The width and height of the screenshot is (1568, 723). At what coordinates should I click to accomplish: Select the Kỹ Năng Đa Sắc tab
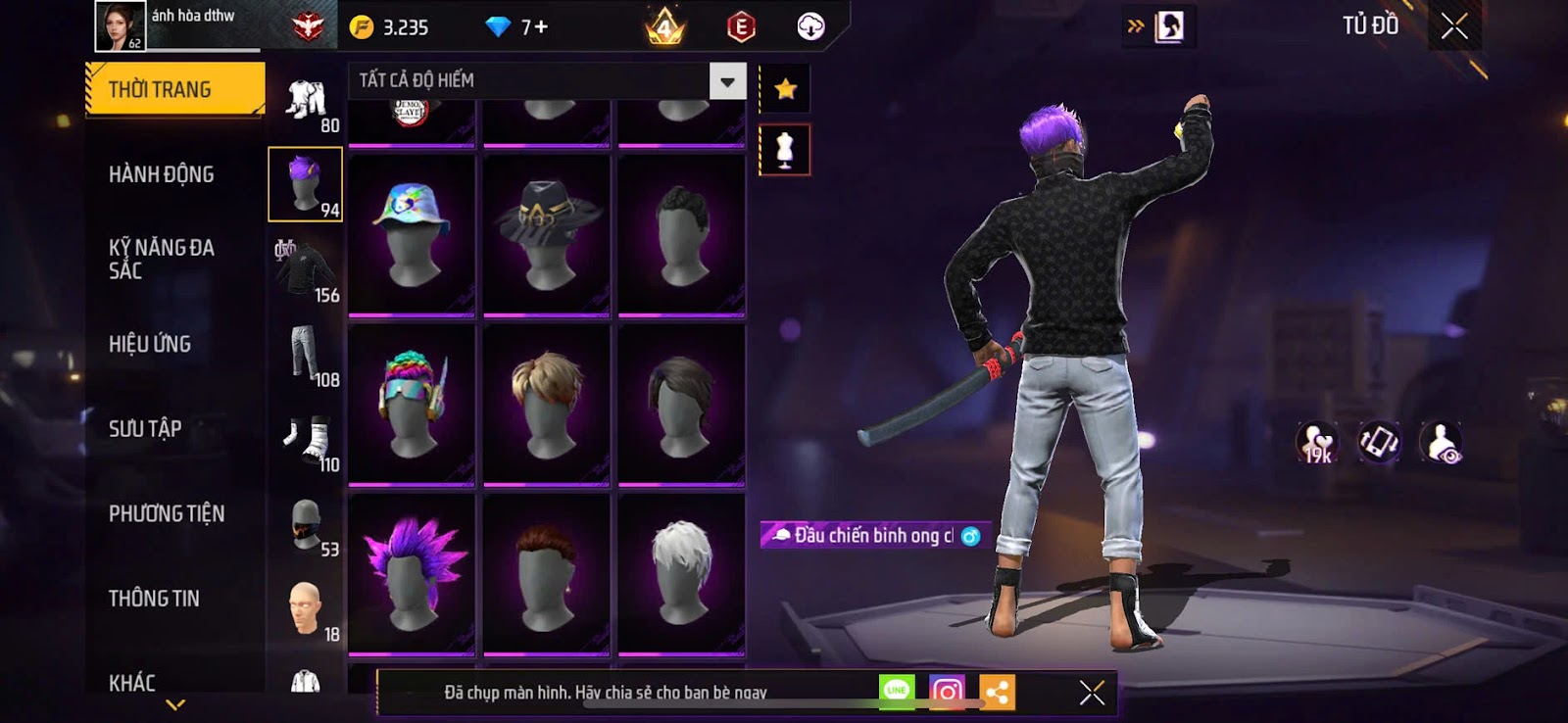[x=162, y=259]
